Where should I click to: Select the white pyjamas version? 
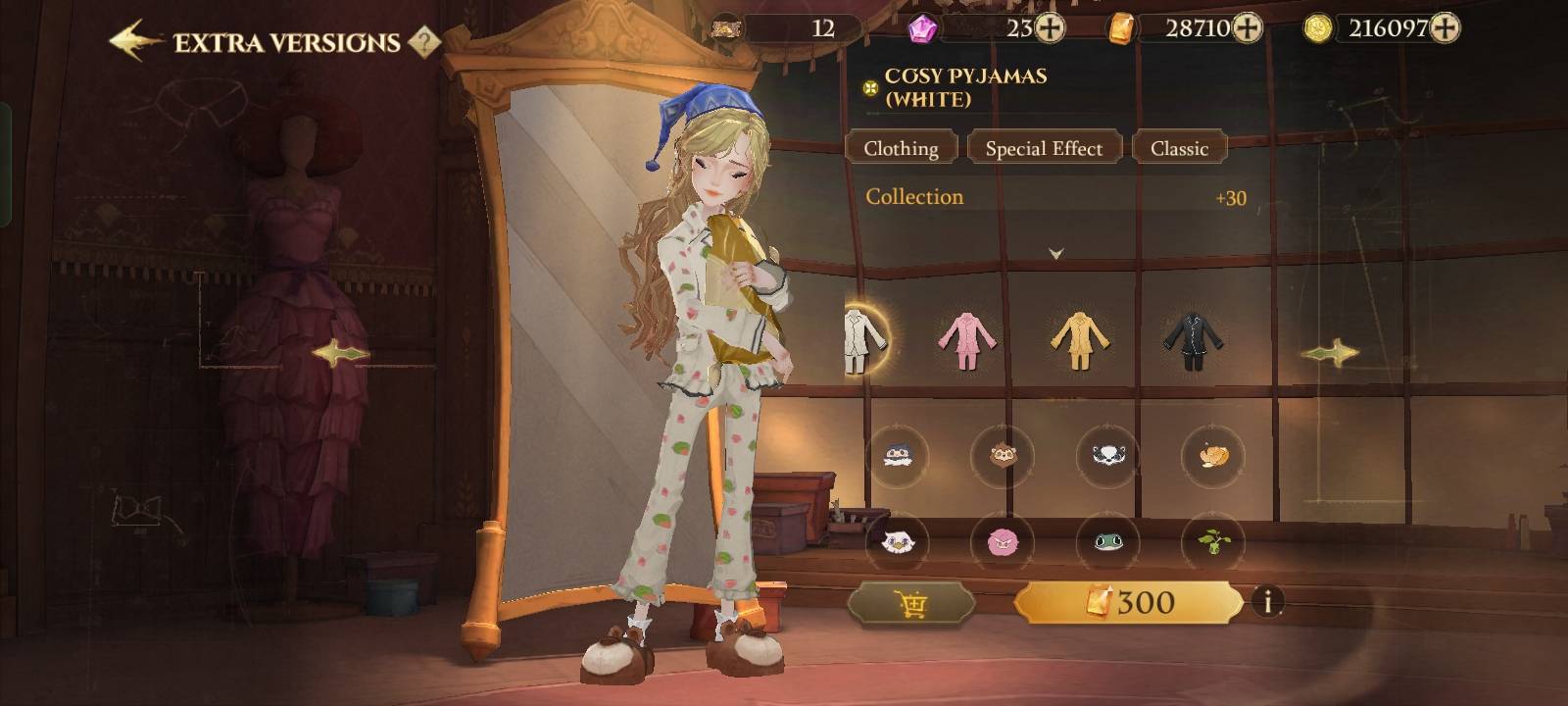click(864, 339)
